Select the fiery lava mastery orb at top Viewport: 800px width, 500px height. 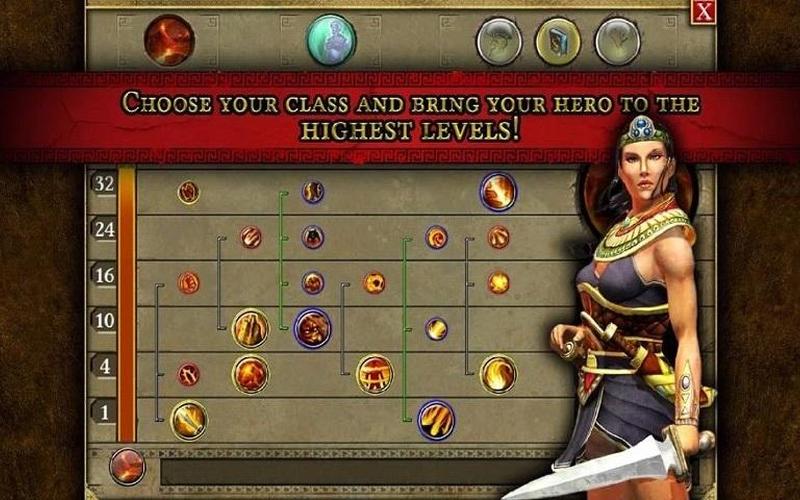(x=169, y=40)
